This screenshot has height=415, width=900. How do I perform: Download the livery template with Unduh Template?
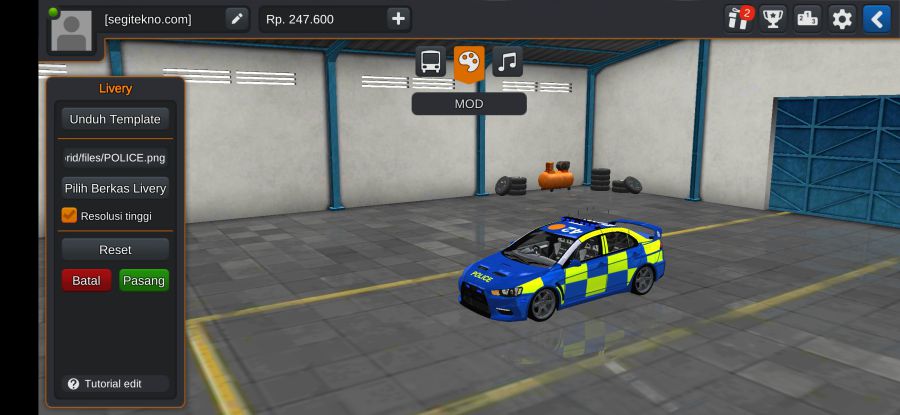tap(115, 119)
